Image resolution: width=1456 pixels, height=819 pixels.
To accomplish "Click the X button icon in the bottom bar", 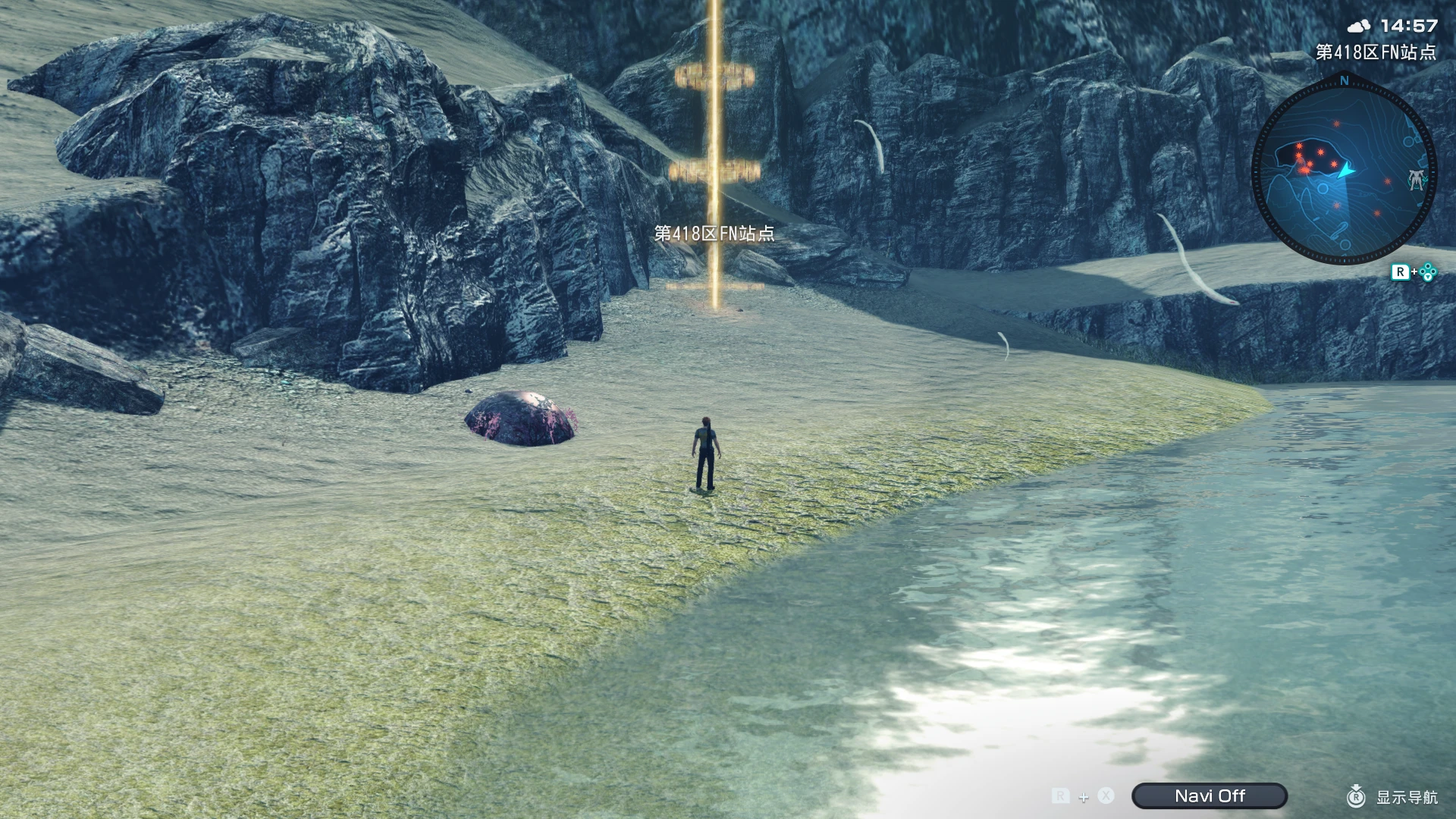I will [1106, 796].
